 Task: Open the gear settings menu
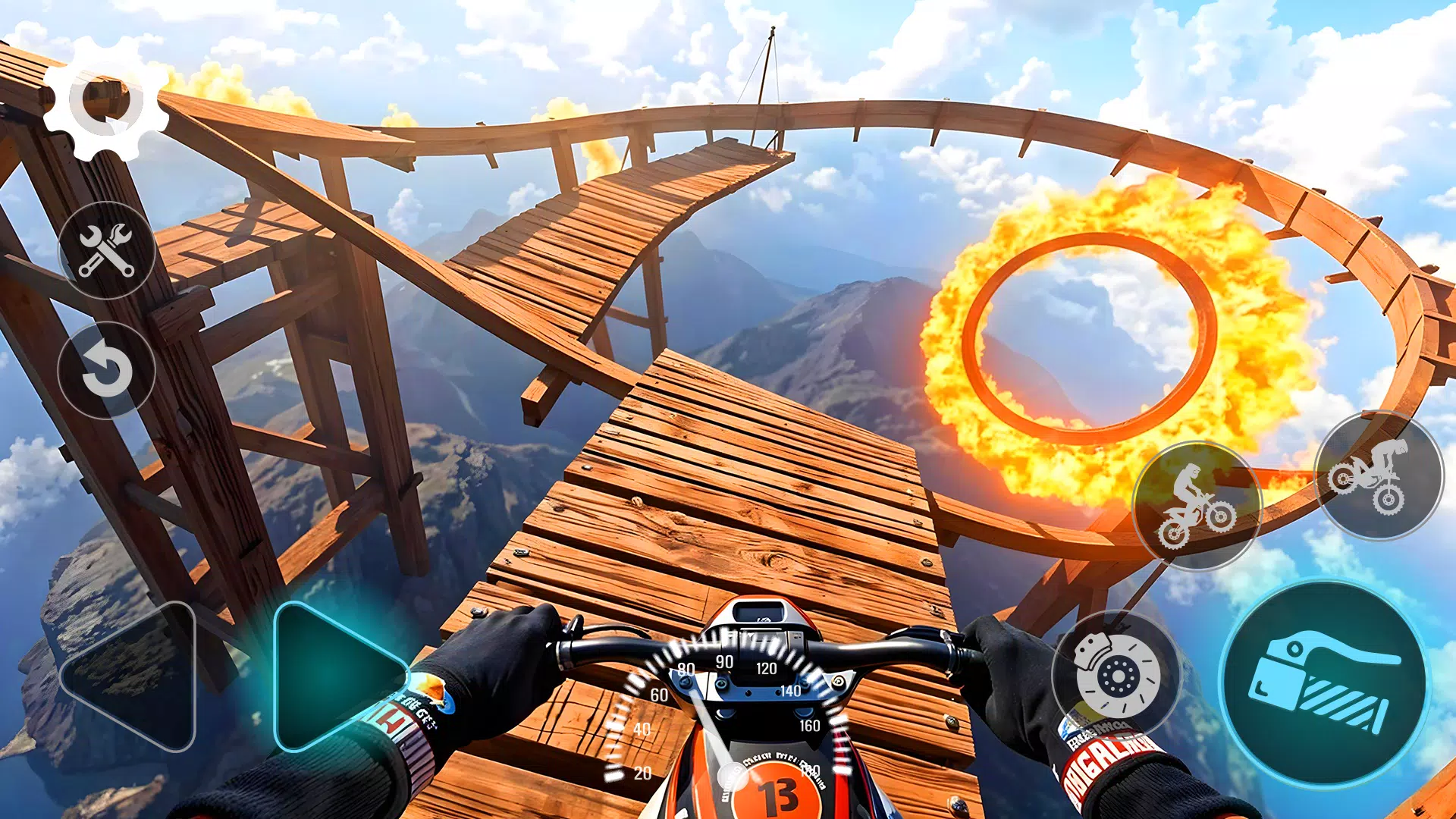point(106,99)
